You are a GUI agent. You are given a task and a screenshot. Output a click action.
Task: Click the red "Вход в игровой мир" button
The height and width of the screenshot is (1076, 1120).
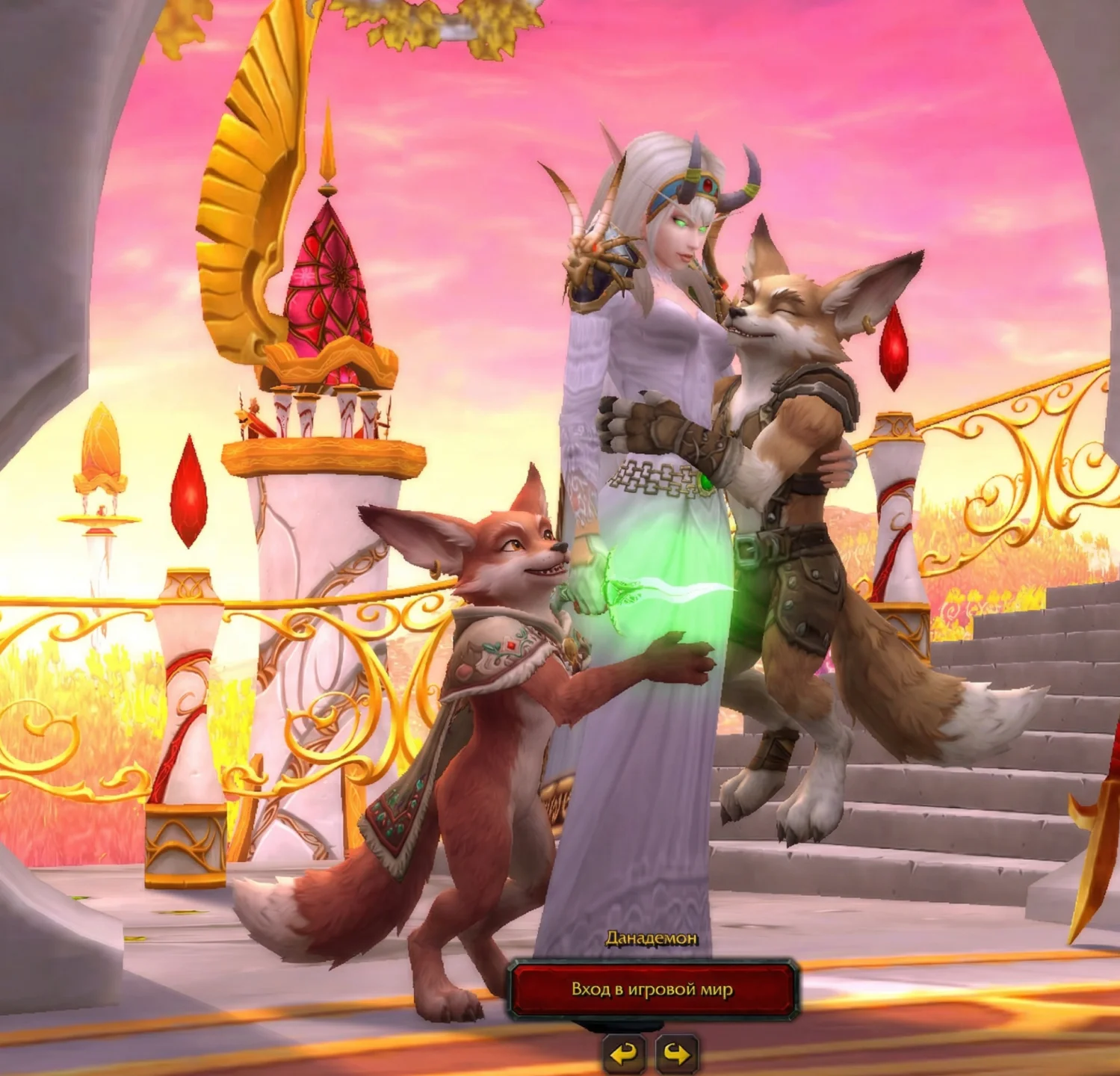652,989
